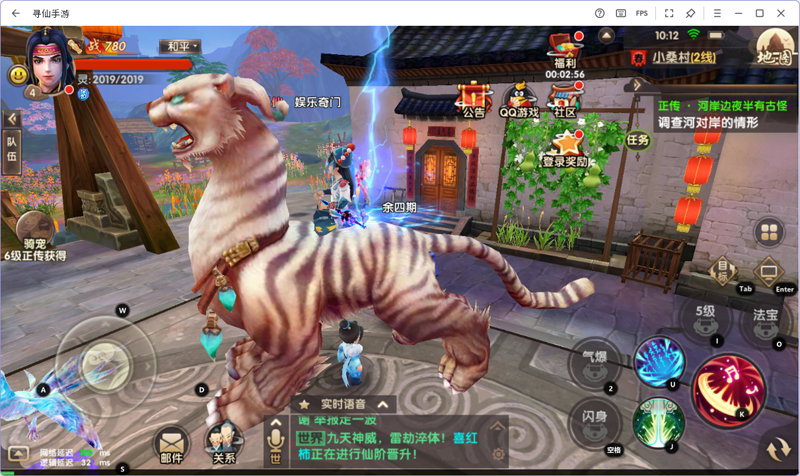Cast the green energy skill
Screen dimensions: 800x476
coord(657,421)
